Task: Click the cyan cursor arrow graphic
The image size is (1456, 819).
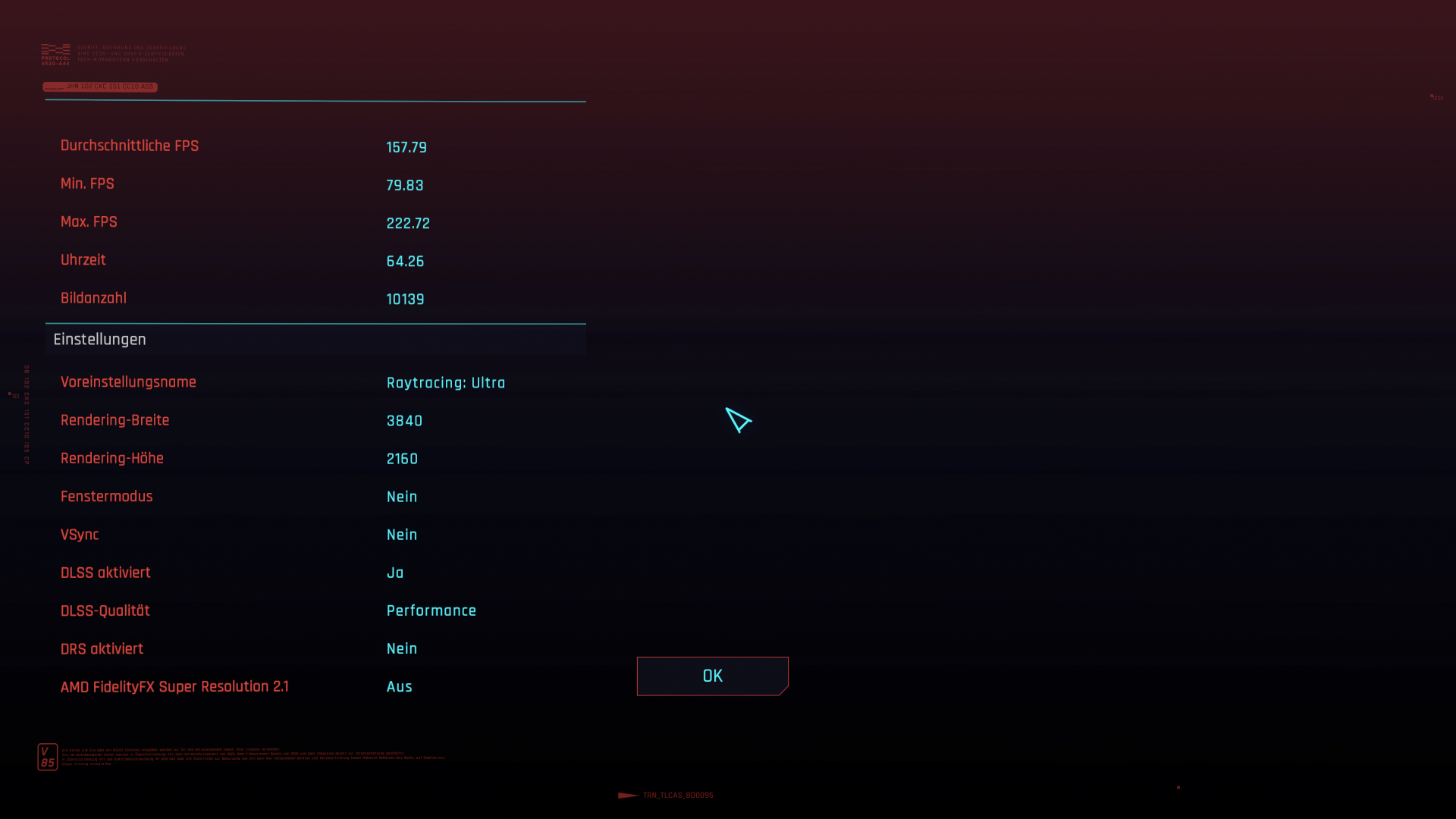Action: click(739, 420)
